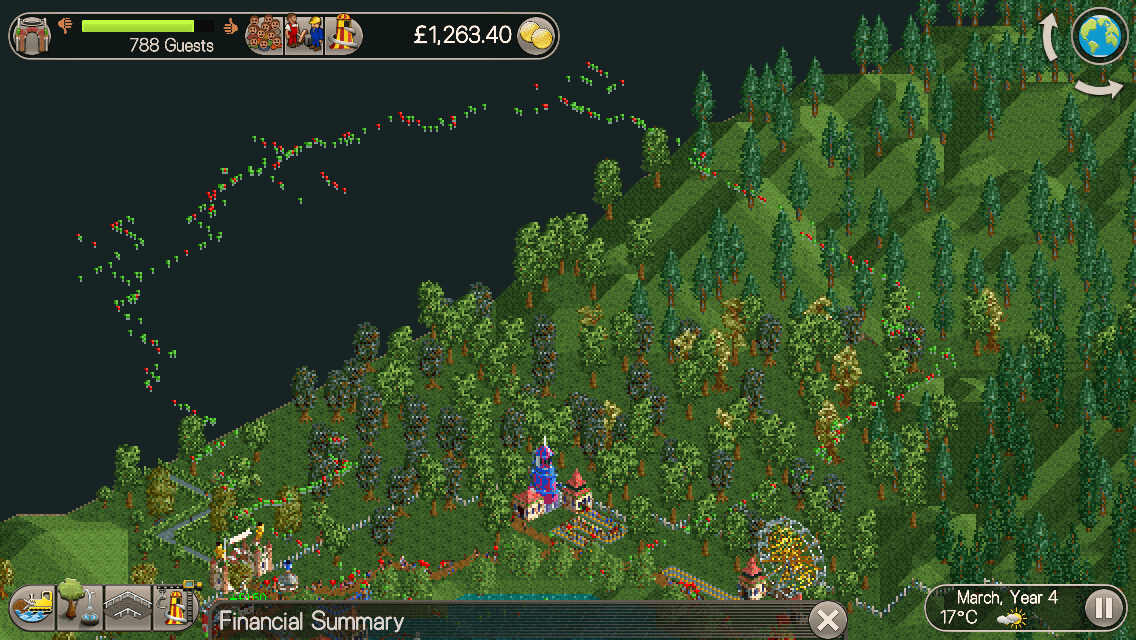This screenshot has width=1136, height=640.
Task: Pause the game
Action: [x=1102, y=607]
